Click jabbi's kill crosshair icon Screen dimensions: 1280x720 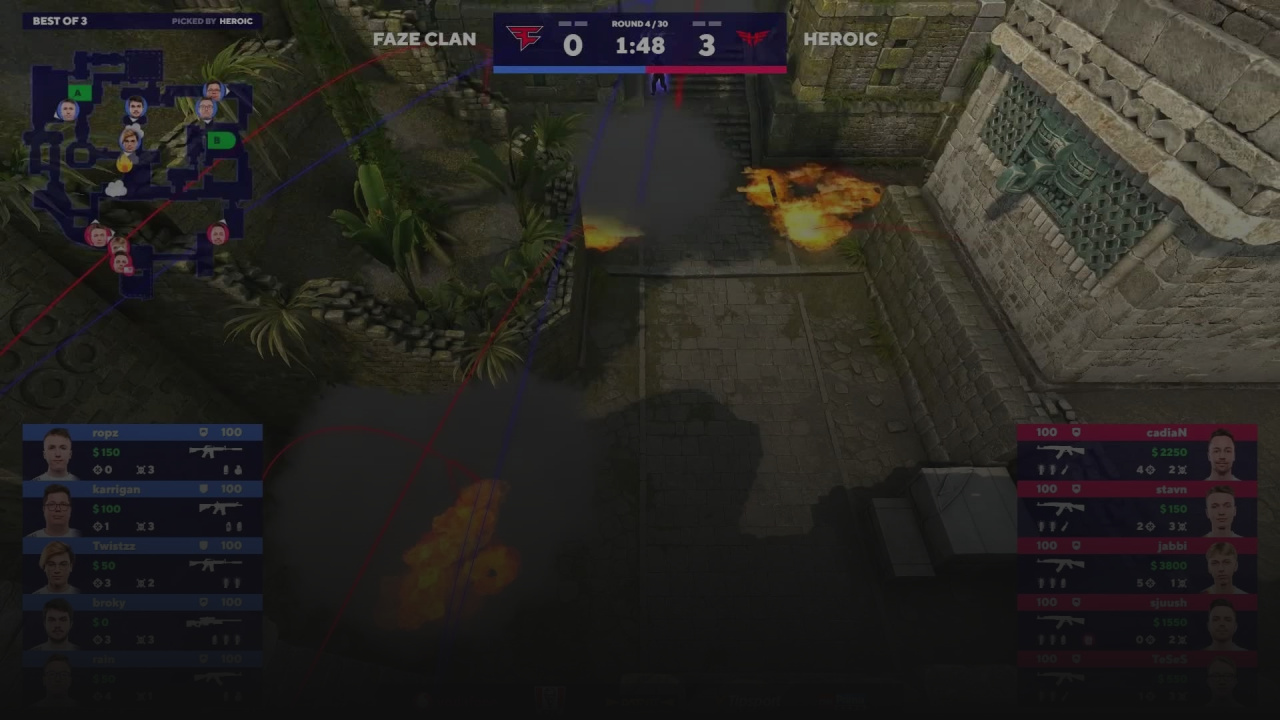[1149, 582]
